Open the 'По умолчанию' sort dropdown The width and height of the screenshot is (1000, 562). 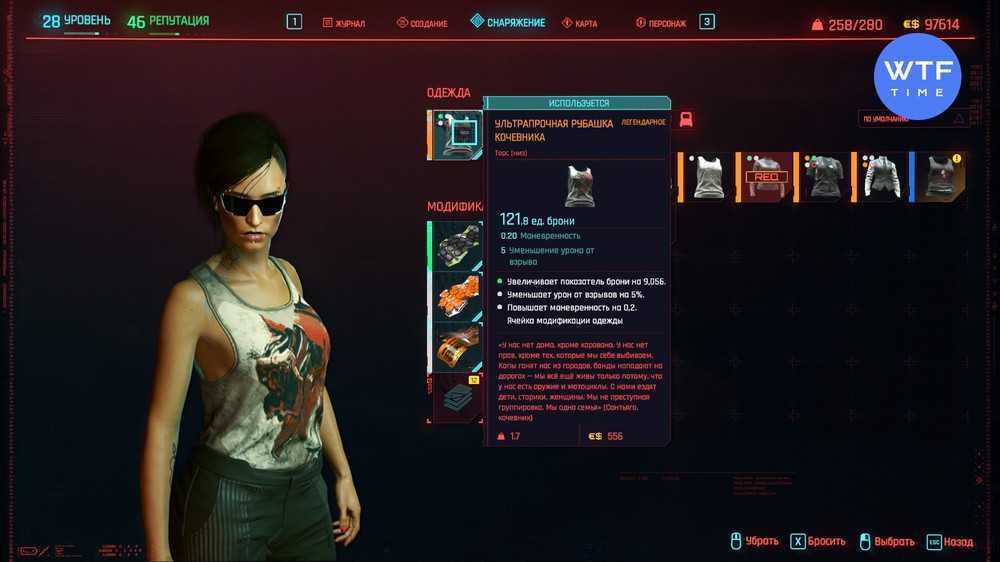pyautogui.click(x=914, y=118)
